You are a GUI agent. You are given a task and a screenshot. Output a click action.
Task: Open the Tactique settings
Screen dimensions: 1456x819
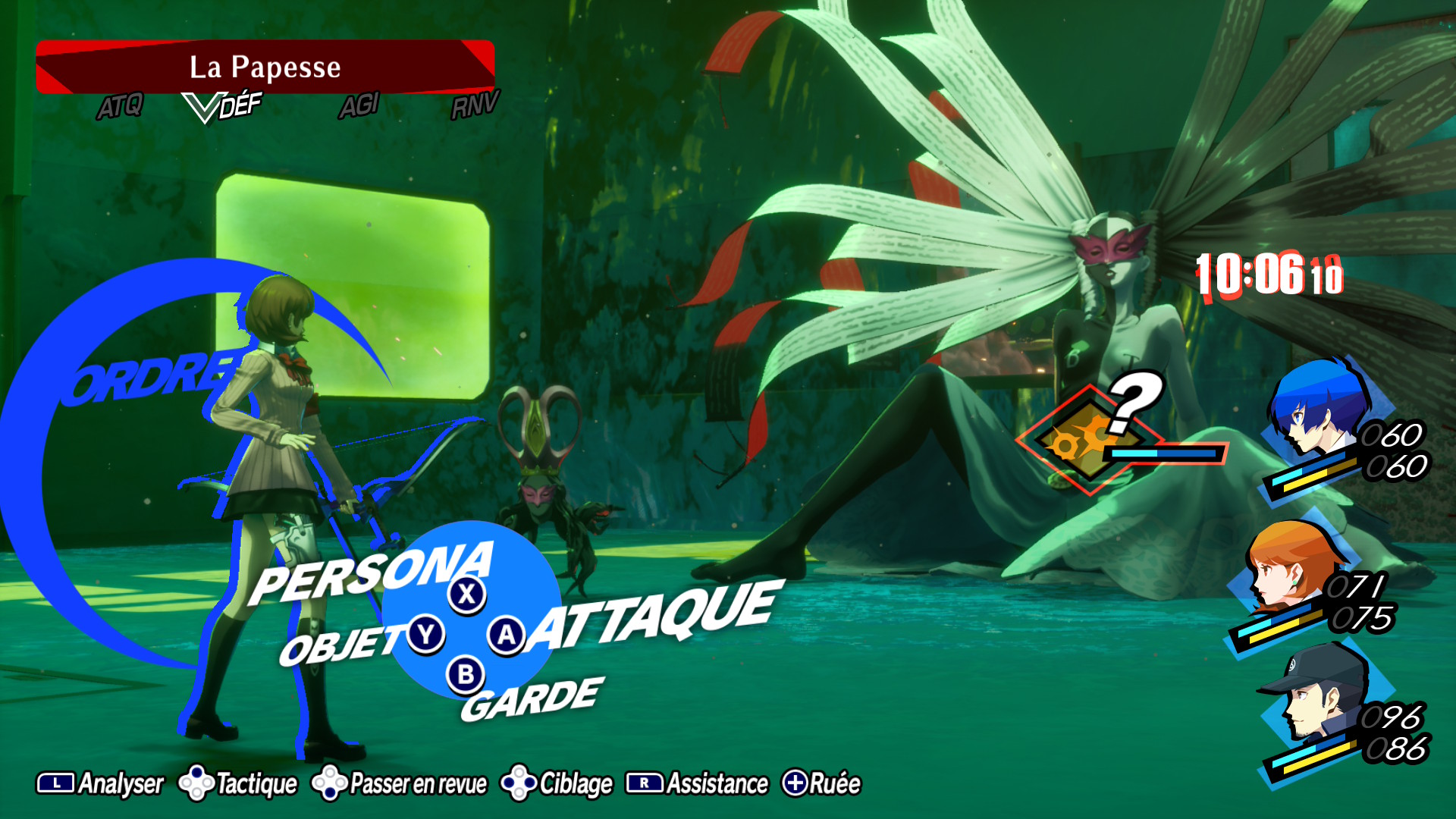click(239, 783)
